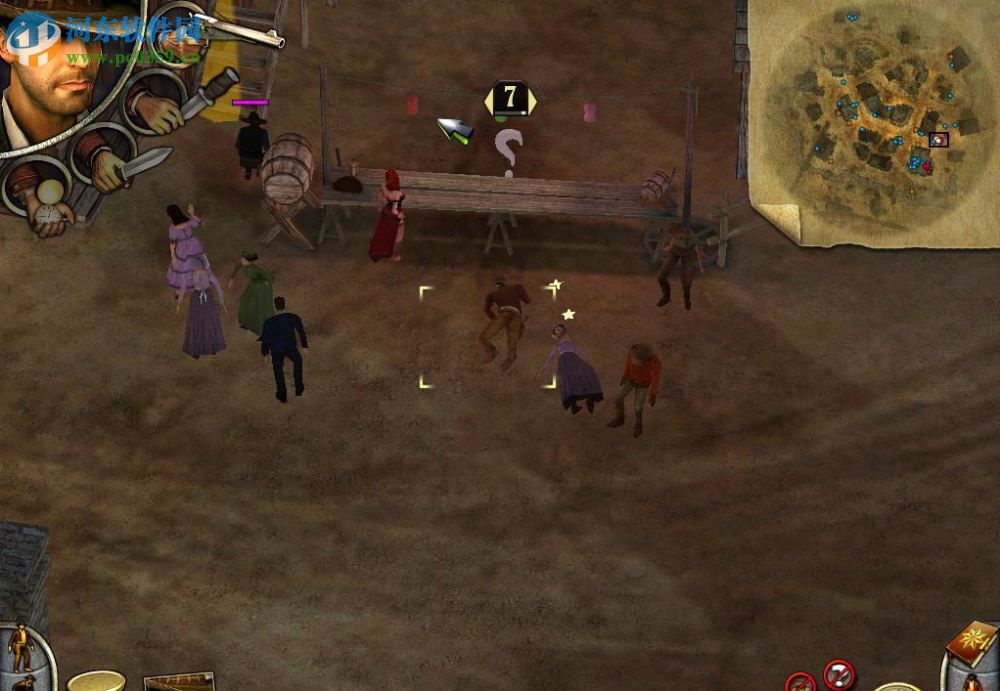Toggle the crossed-out question mark icon
Viewport: 1000px width, 691px height.
pos(838,673)
